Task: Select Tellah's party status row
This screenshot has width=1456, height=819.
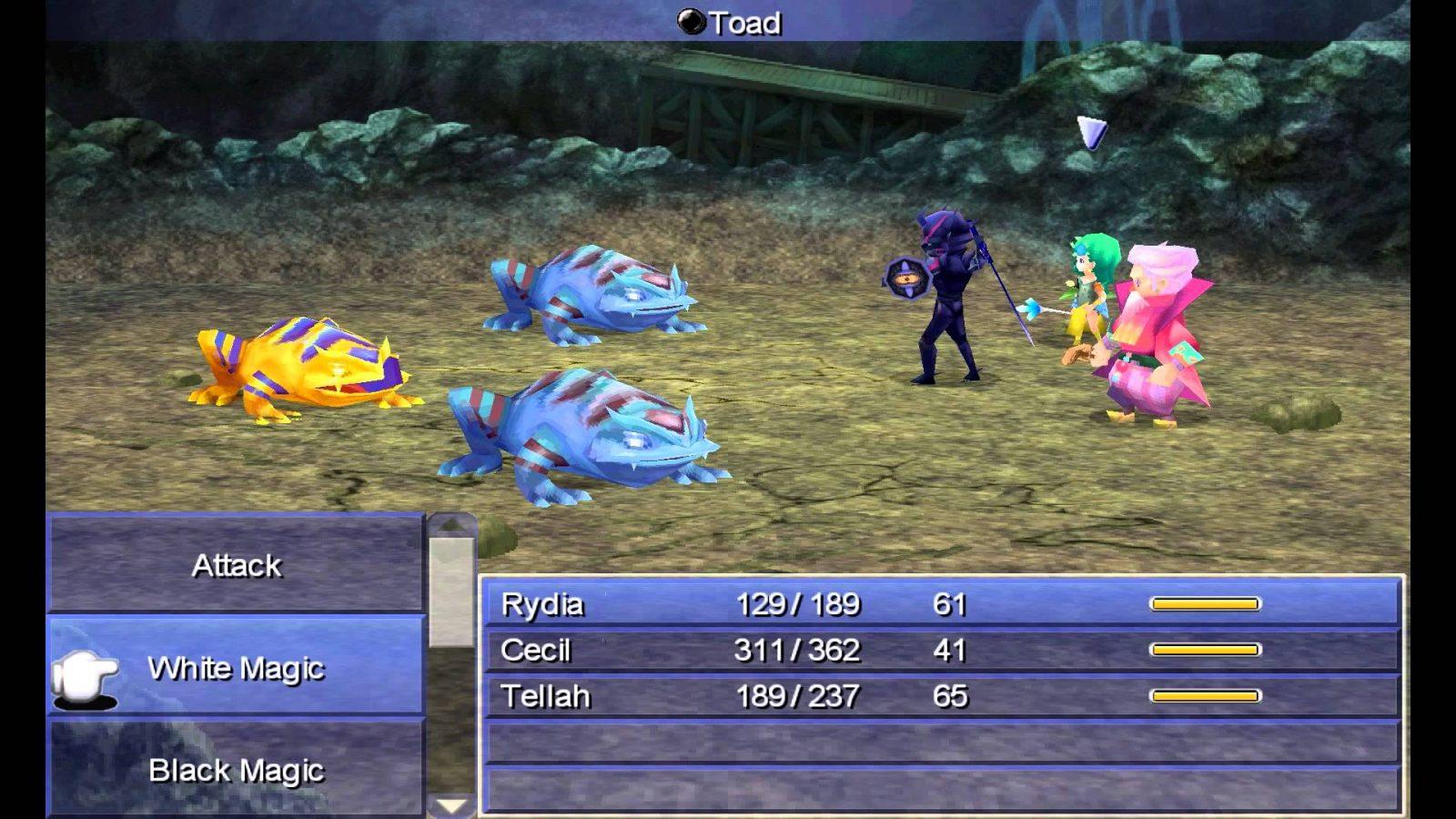Action: (x=941, y=696)
